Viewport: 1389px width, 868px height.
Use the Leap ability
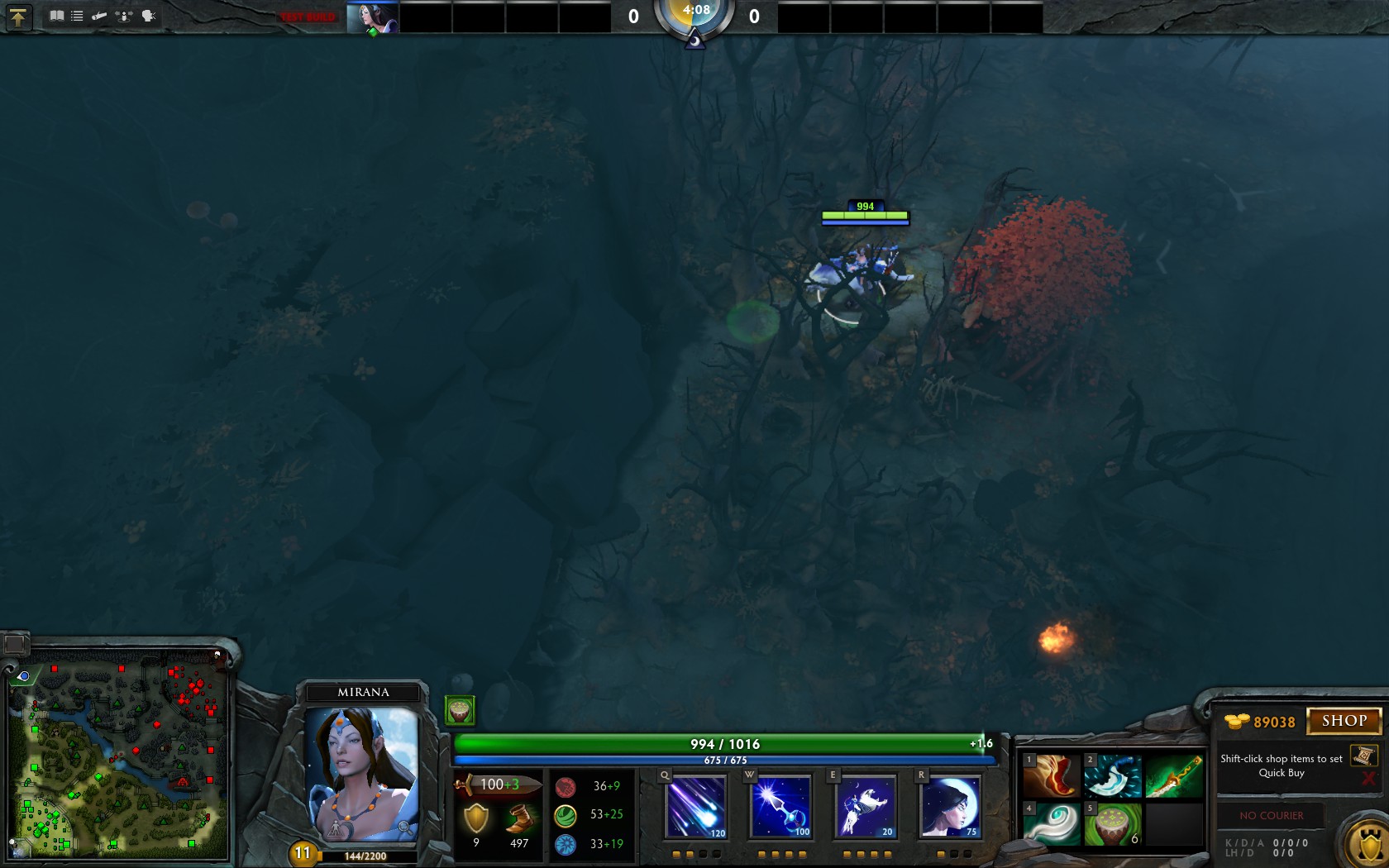click(x=866, y=806)
